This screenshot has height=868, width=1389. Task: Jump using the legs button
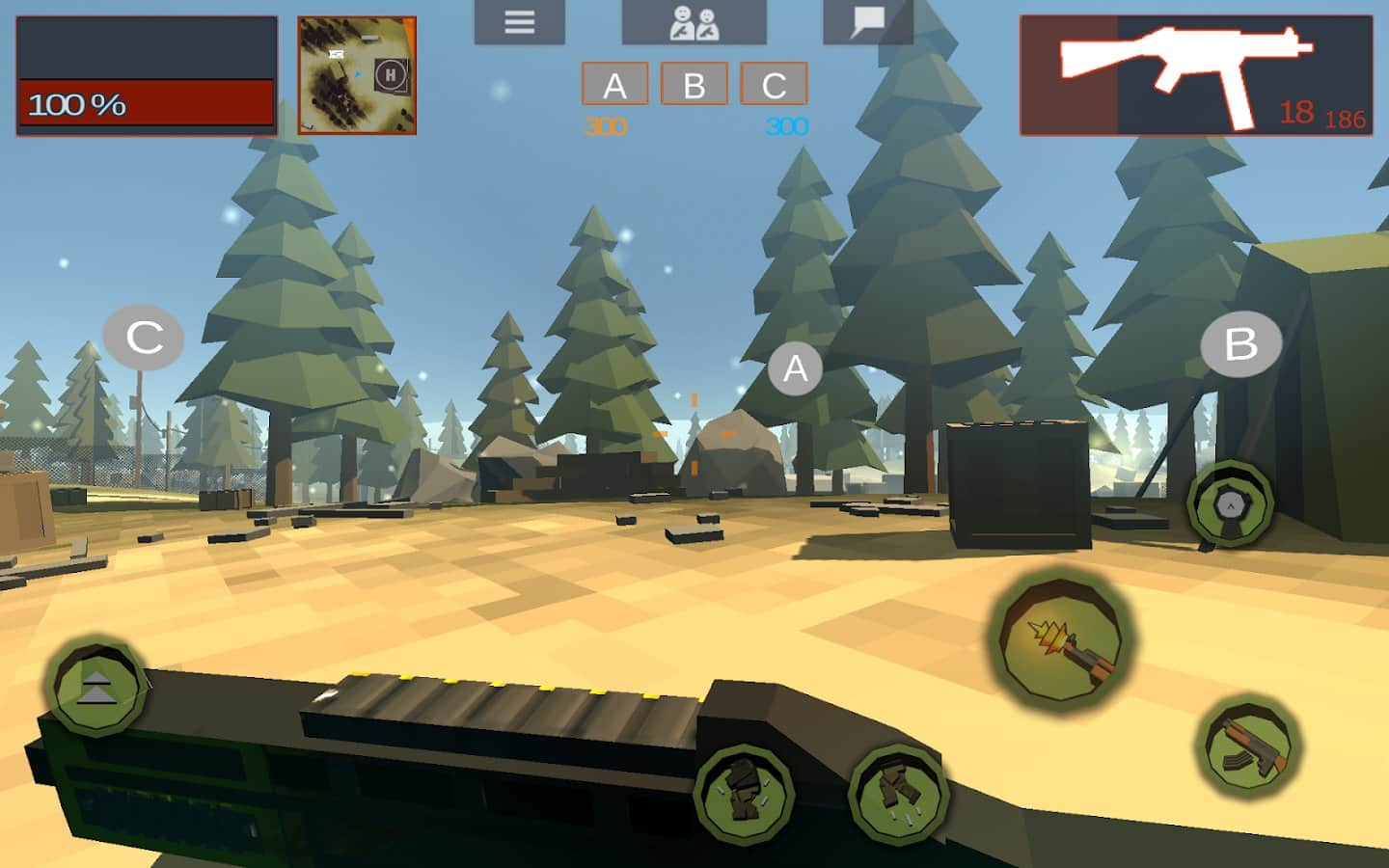point(898,793)
